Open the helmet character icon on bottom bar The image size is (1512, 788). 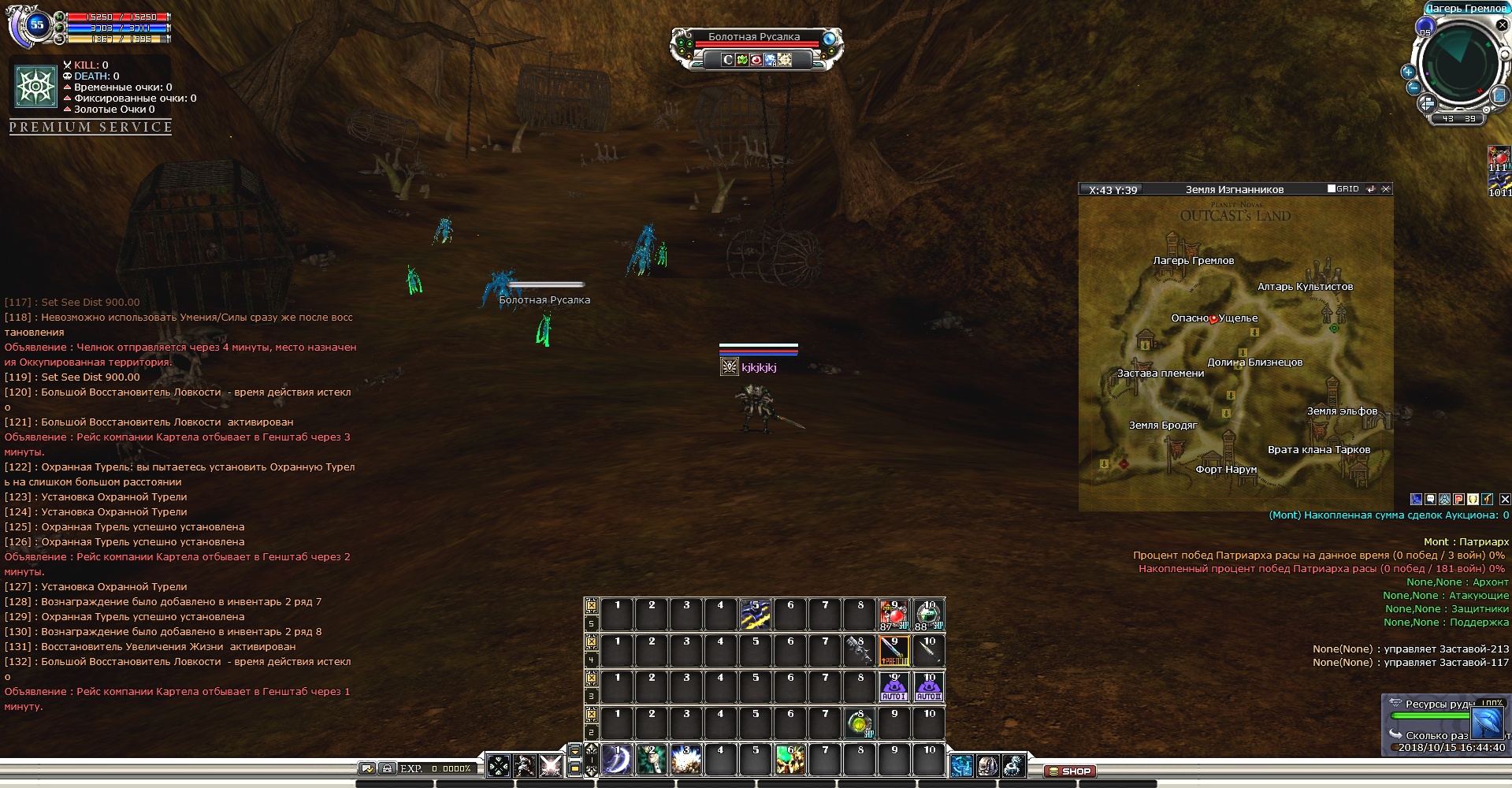pyautogui.click(x=987, y=765)
